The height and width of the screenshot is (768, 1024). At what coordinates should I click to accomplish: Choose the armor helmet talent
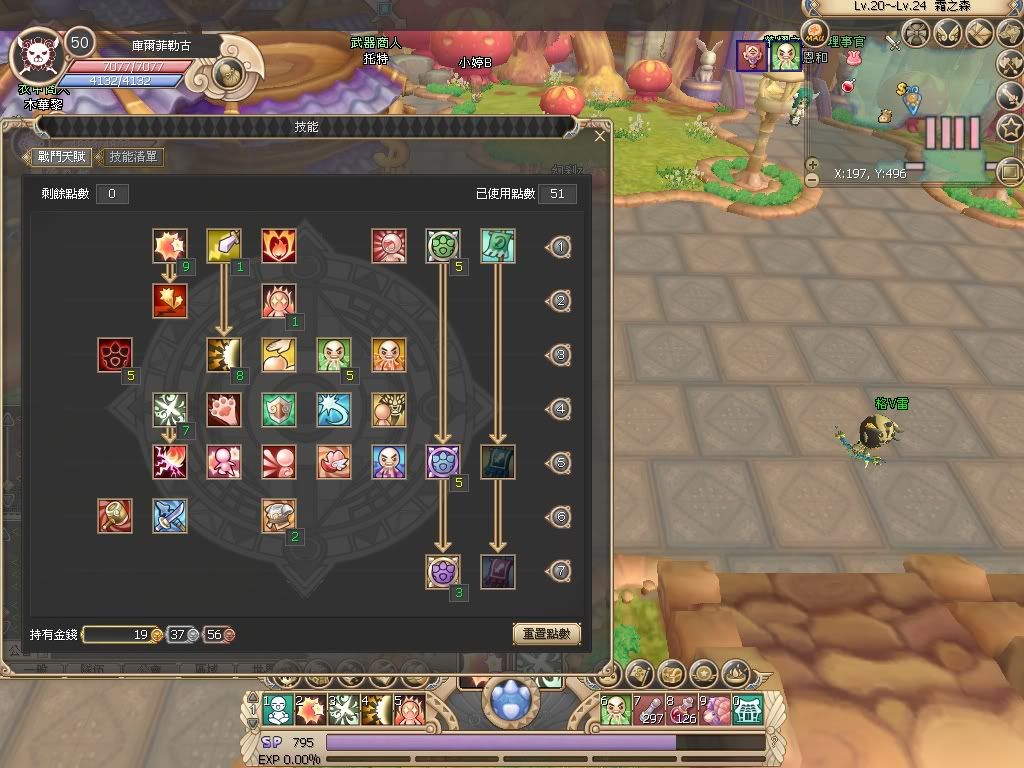pos(278,516)
